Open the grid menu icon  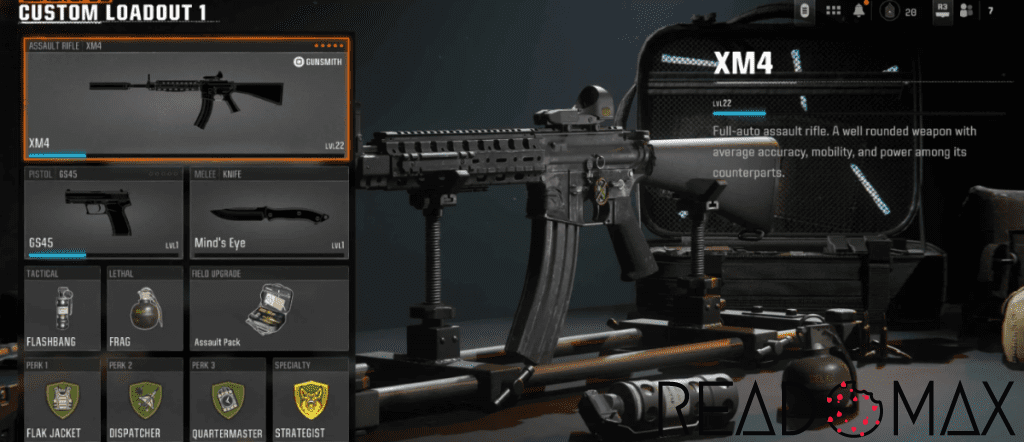tap(833, 11)
